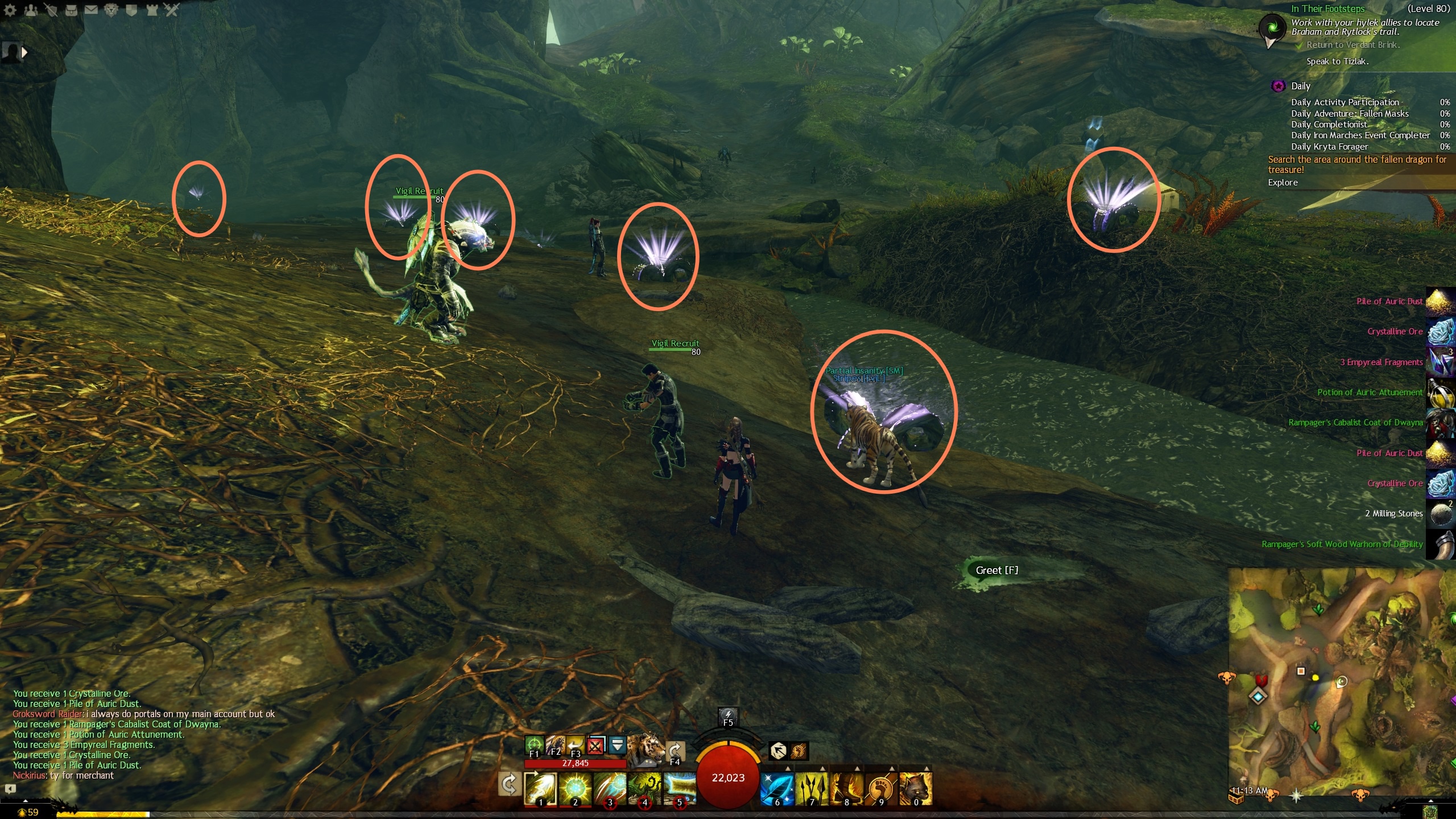Open the mail envelope icon
This screenshot has width=1456, height=819.
pyautogui.click(x=91, y=10)
